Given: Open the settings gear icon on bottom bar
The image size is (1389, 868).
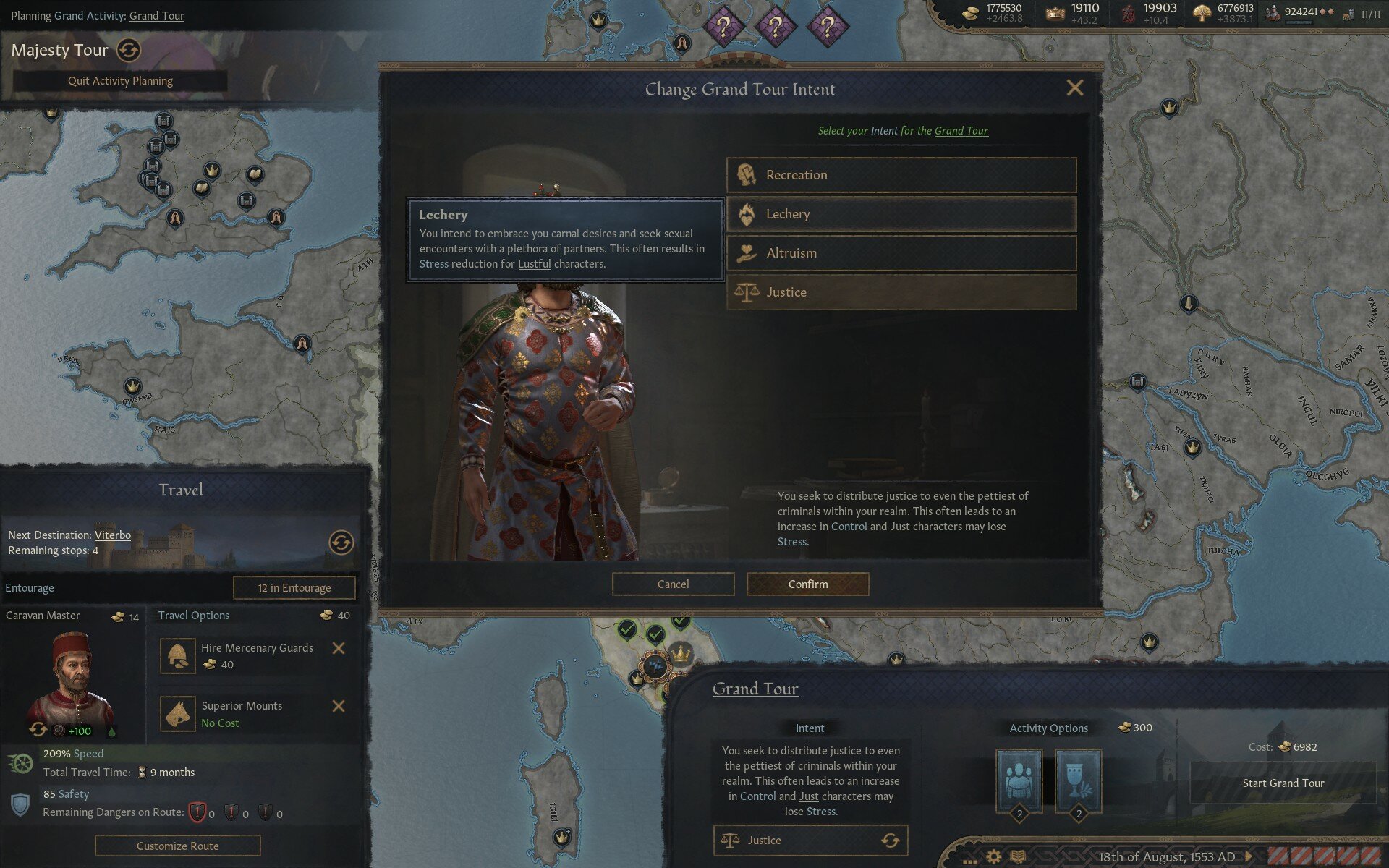Looking at the screenshot, I should pos(994,854).
